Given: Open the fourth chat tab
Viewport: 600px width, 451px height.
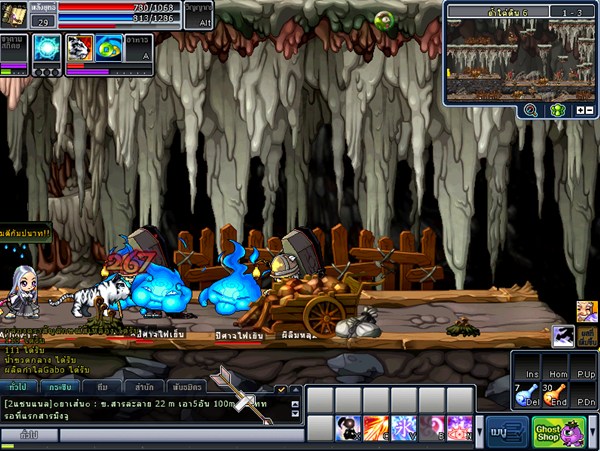Looking at the screenshot, I should pos(144,386).
